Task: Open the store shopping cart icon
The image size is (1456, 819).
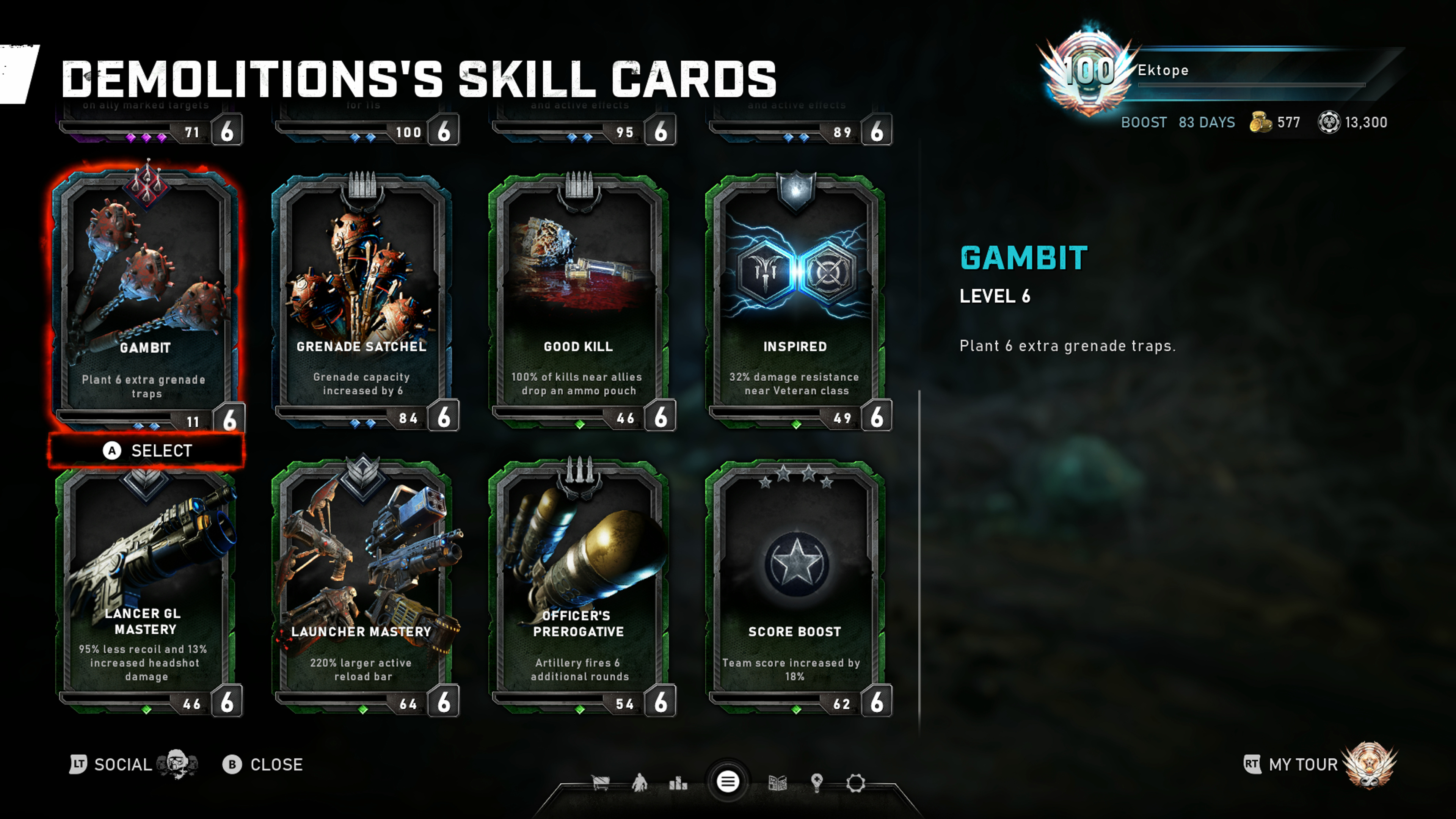Action: click(600, 783)
